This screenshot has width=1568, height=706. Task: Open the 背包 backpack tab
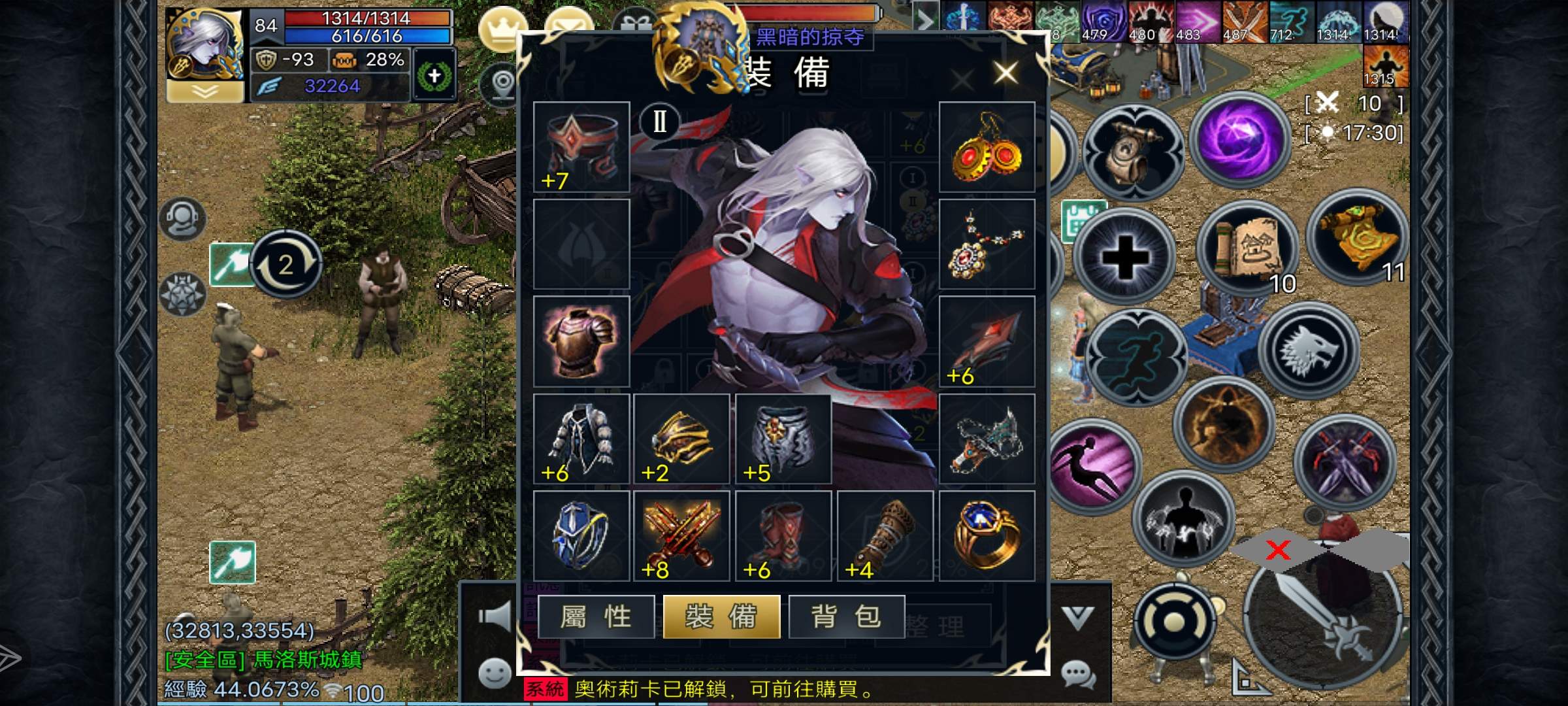pyautogui.click(x=847, y=616)
